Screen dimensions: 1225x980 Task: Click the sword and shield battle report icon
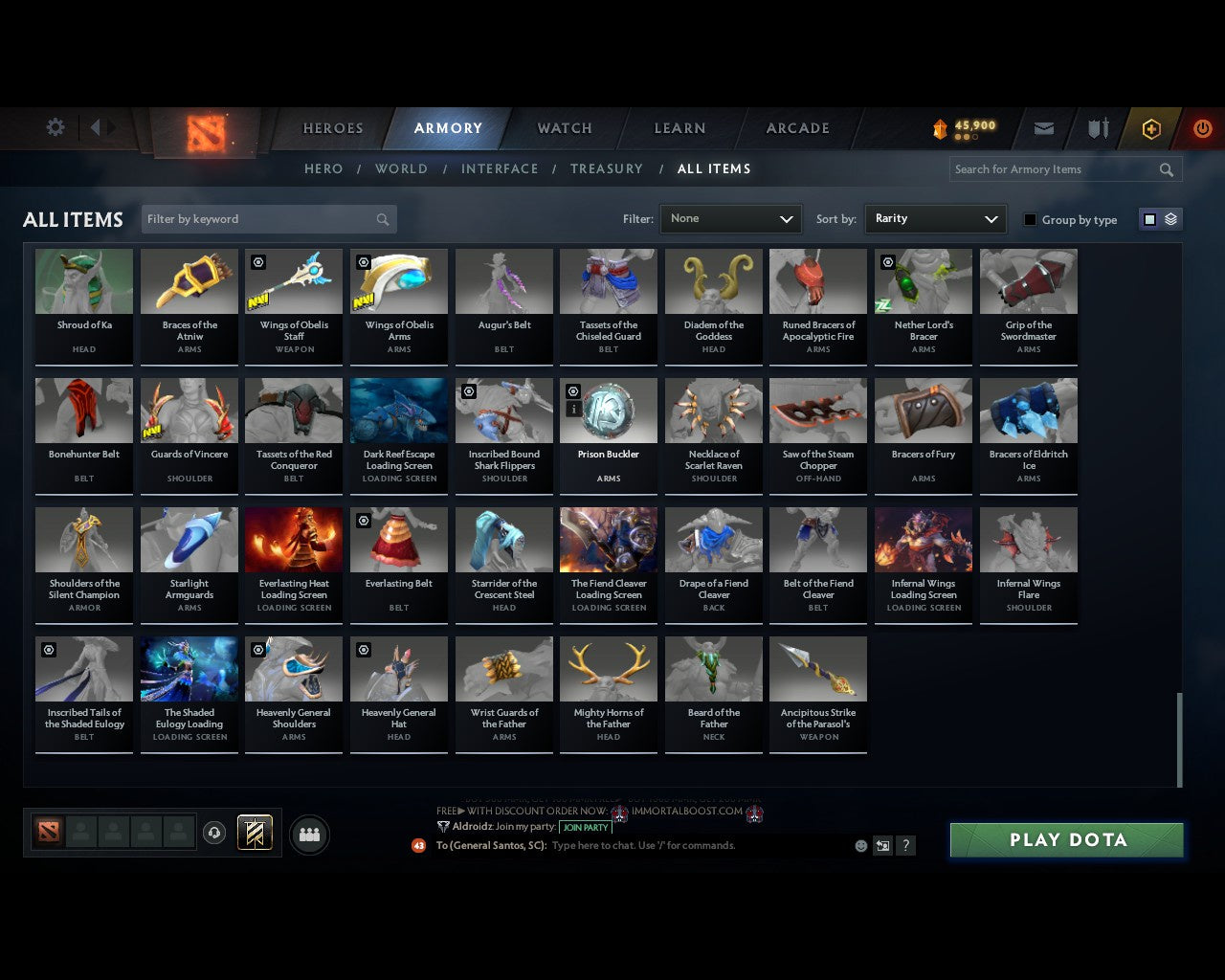click(1097, 128)
